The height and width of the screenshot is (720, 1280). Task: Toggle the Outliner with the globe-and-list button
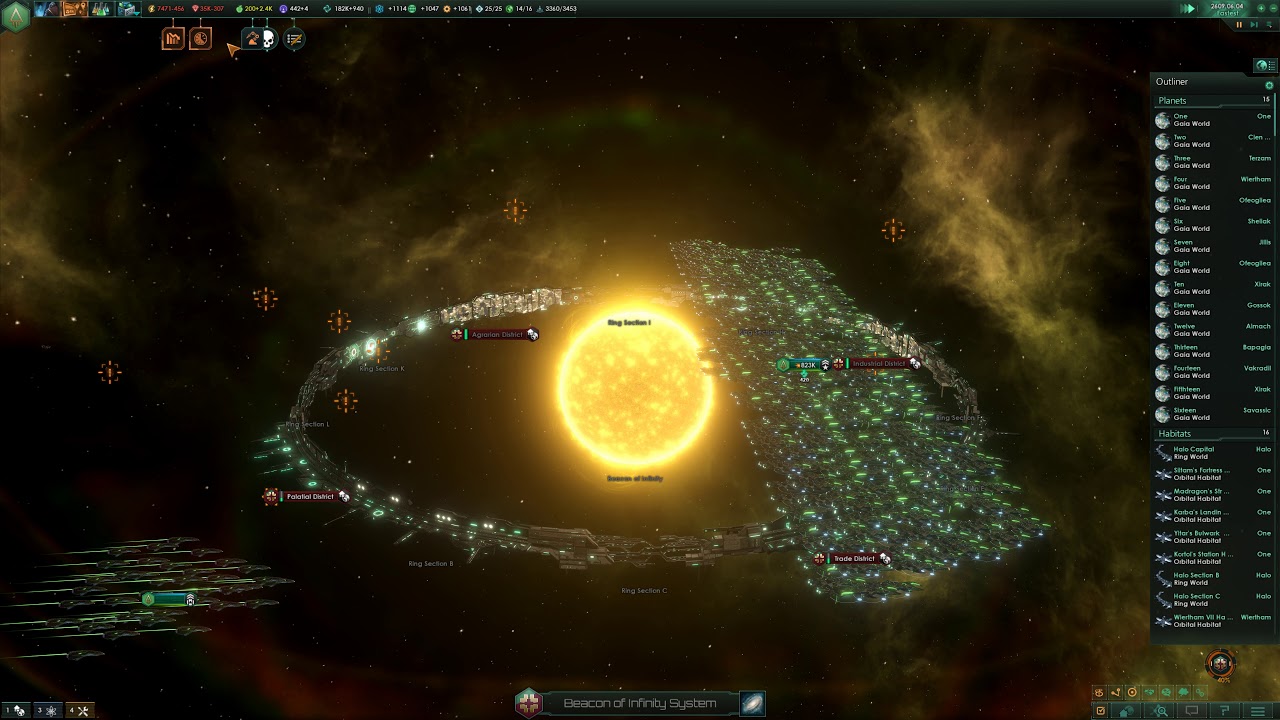coord(1267,66)
